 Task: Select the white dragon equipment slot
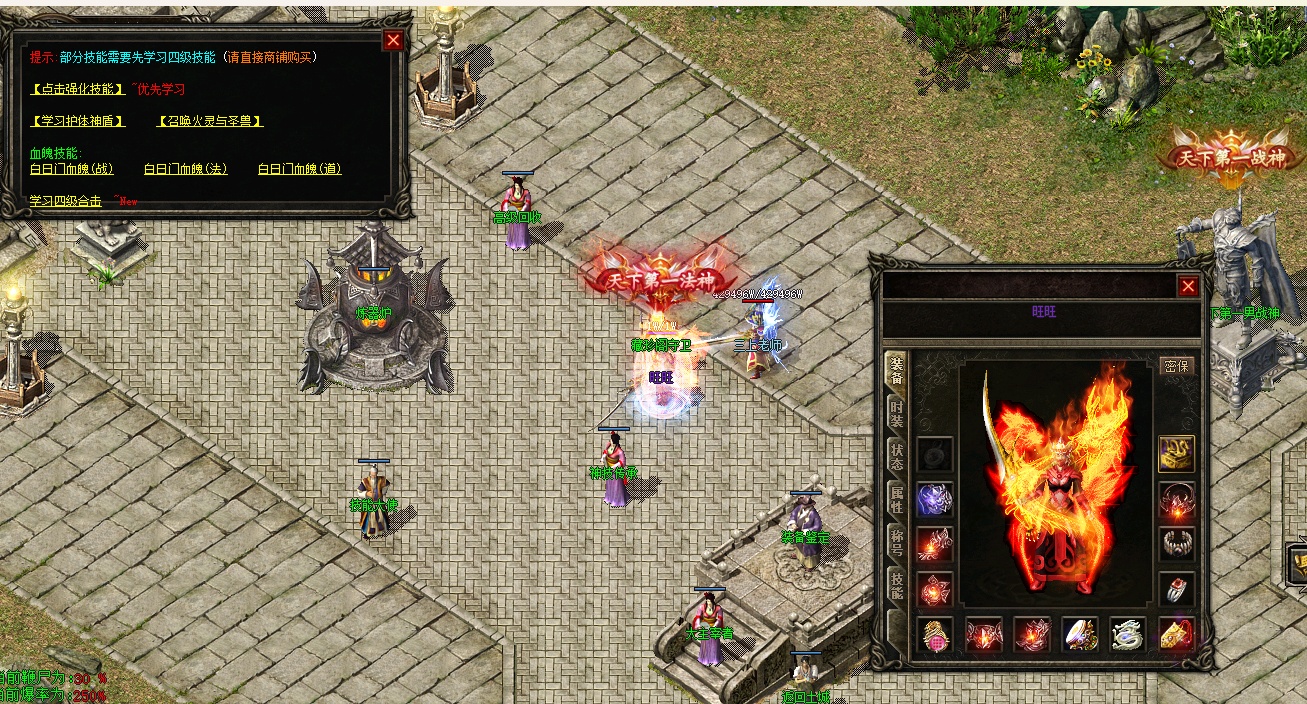pos(1128,634)
